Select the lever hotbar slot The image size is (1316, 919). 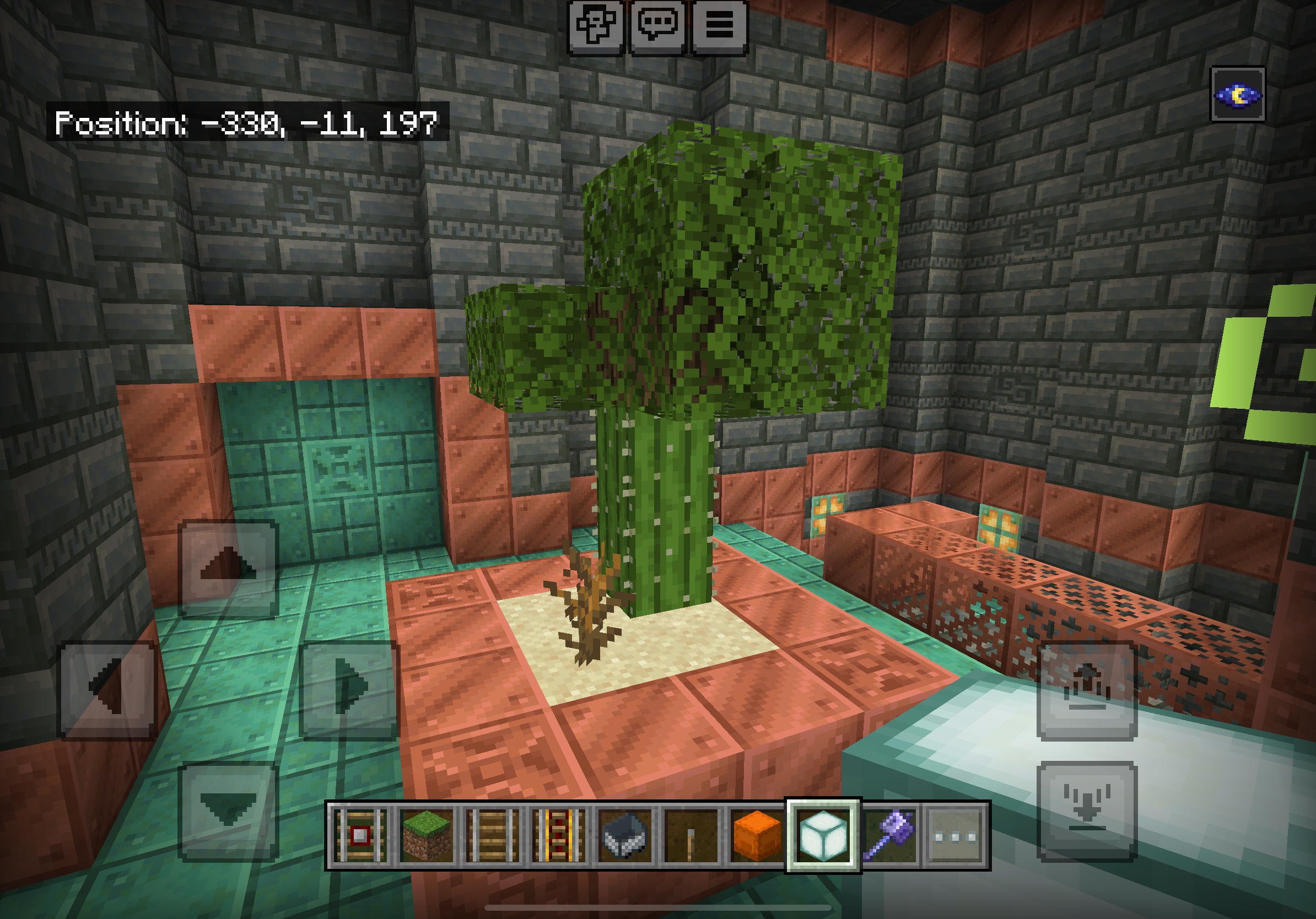click(691, 836)
